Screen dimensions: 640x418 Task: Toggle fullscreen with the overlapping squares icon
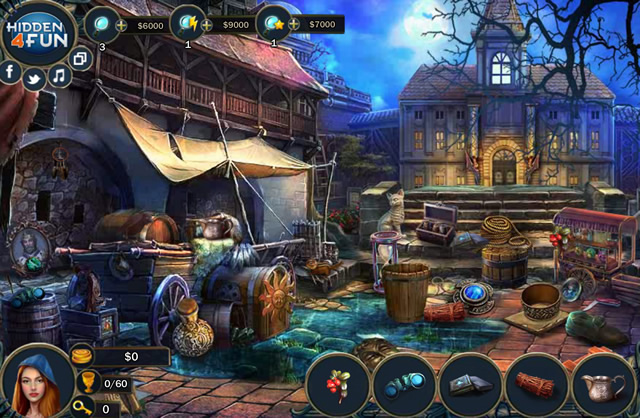click(81, 58)
